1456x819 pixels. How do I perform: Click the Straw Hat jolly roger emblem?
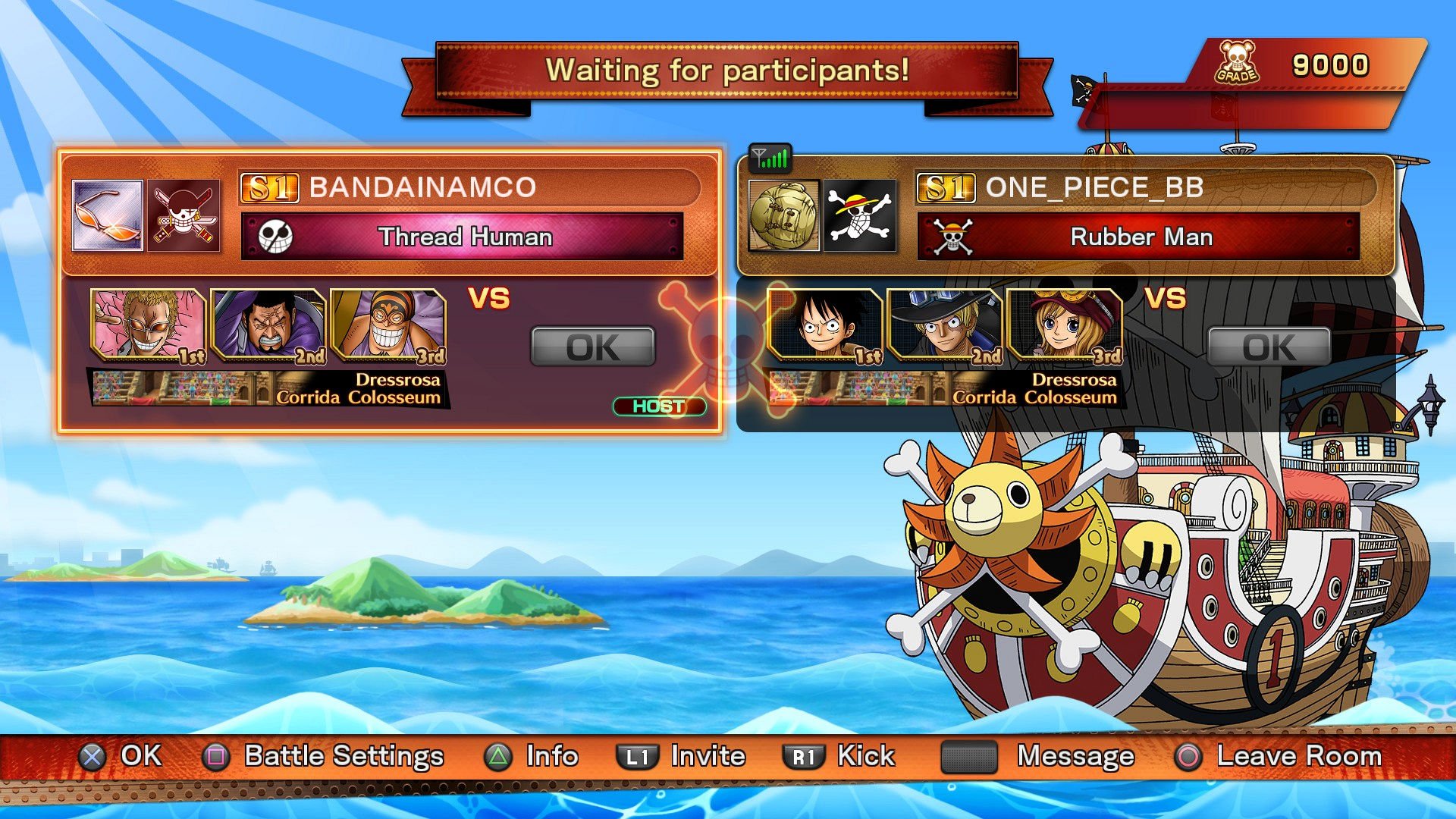[x=859, y=215]
